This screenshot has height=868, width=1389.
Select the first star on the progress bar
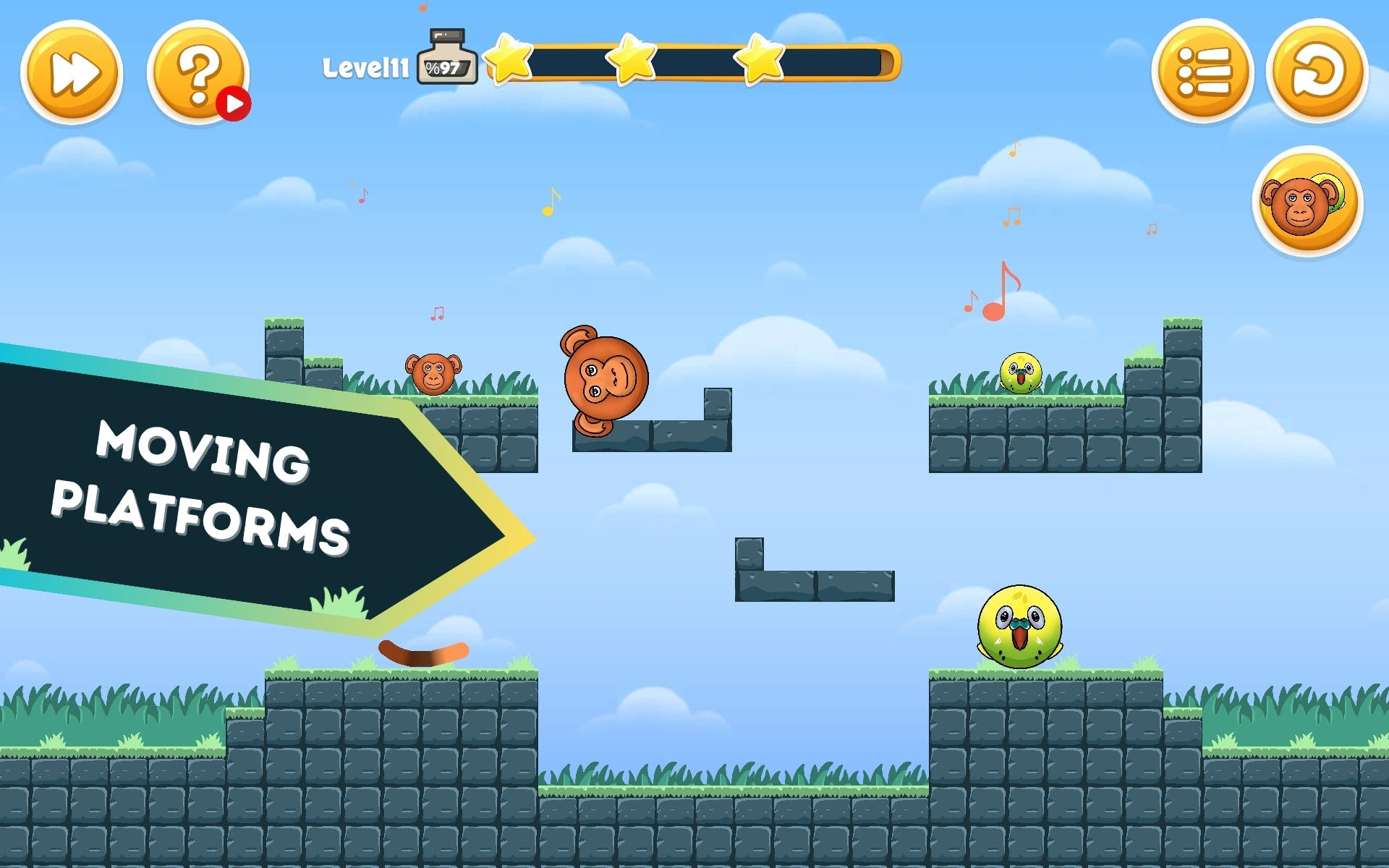[508, 61]
